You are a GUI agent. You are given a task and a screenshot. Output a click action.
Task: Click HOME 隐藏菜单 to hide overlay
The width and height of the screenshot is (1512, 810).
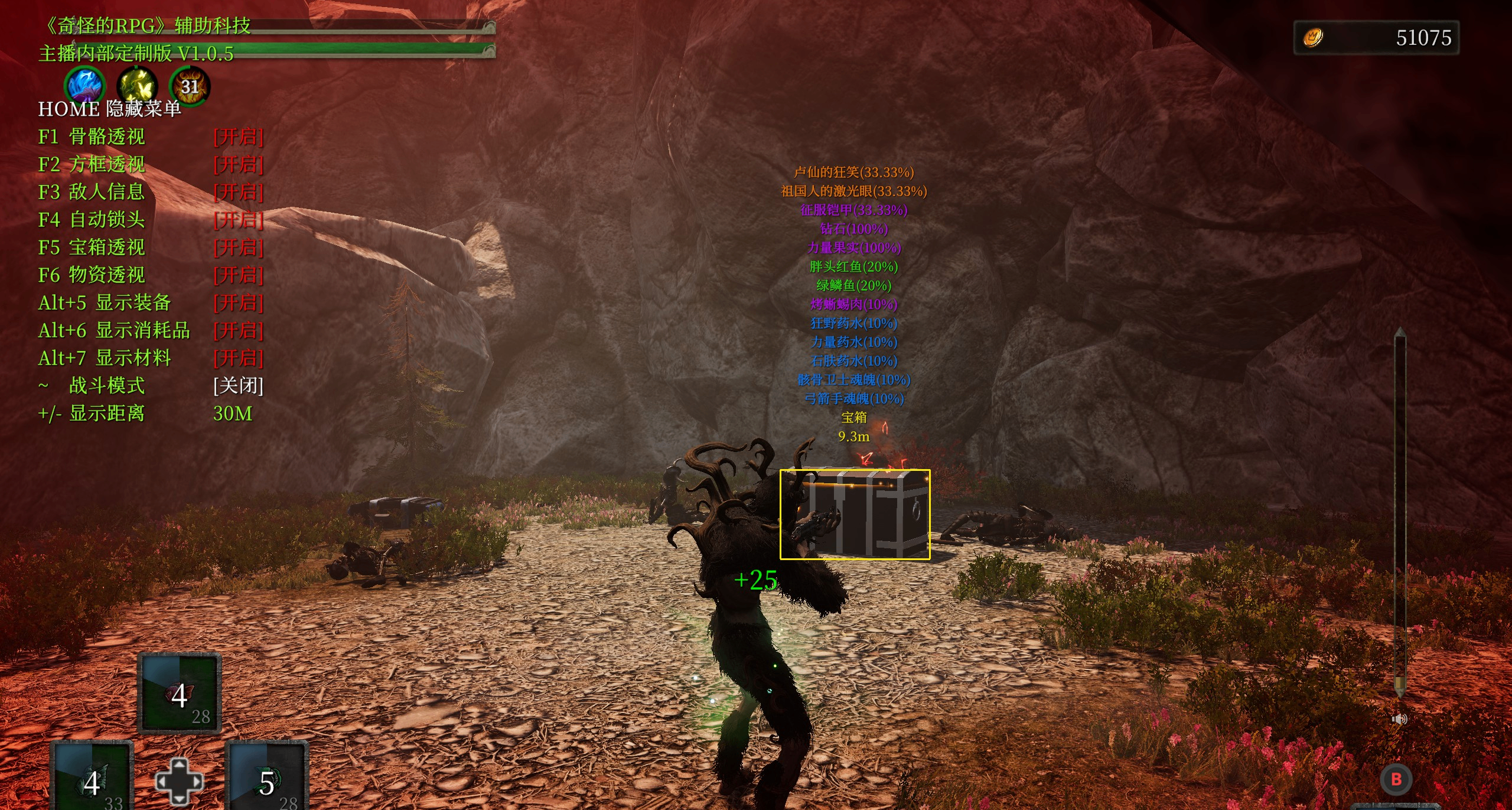(109, 109)
